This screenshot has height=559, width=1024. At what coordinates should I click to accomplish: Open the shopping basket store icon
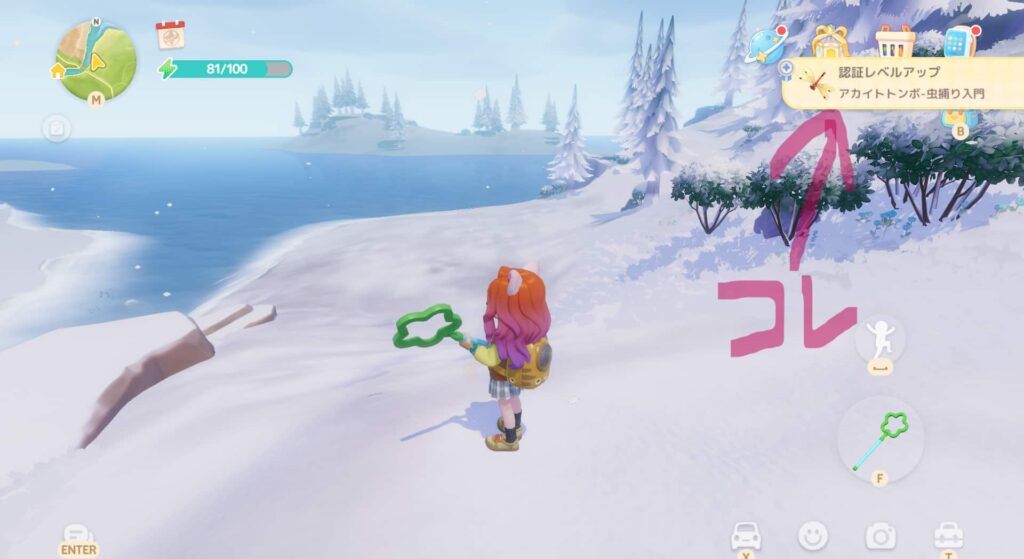pos(895,41)
